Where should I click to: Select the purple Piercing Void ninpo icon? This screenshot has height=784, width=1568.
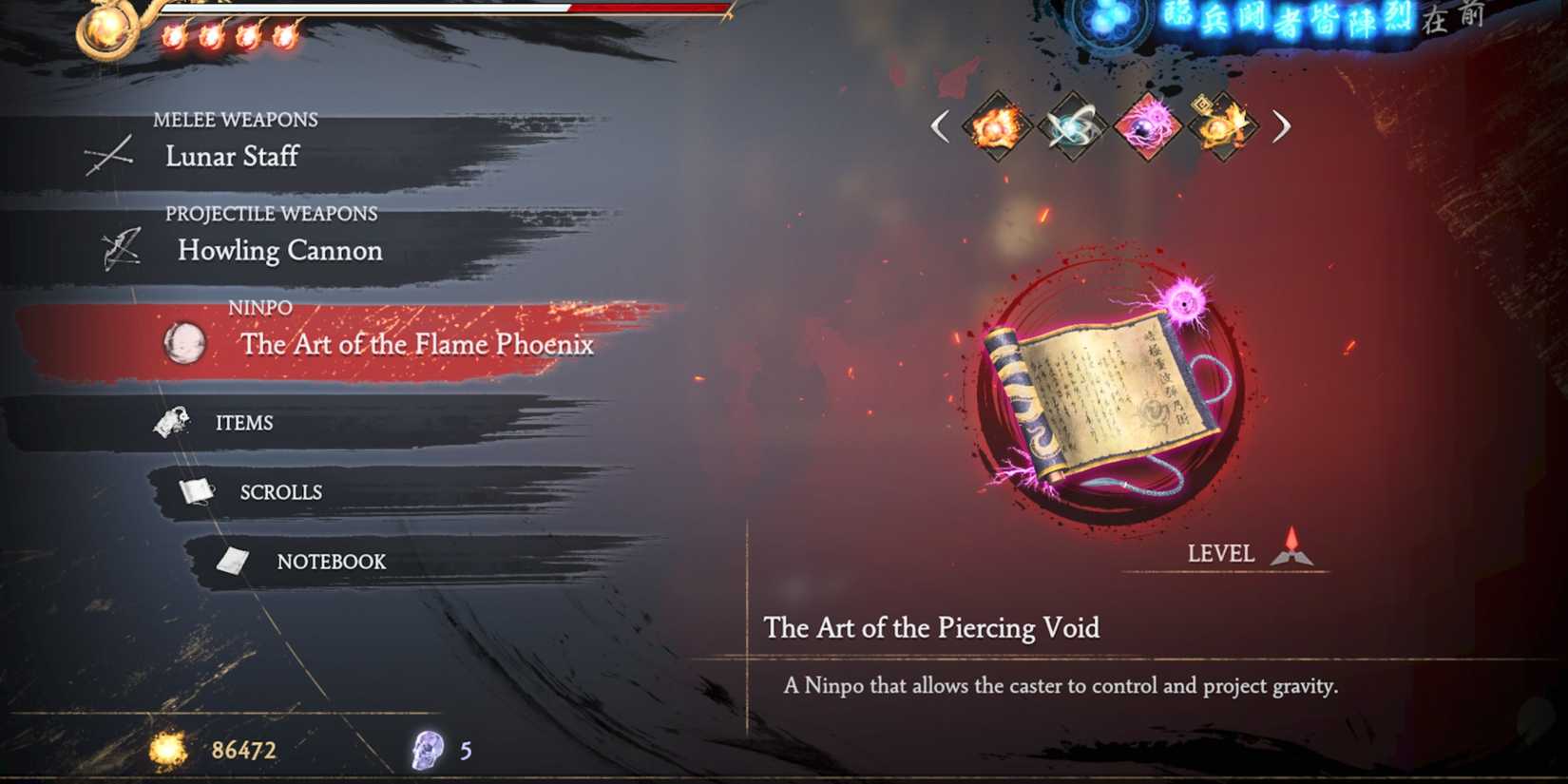pos(1144,128)
